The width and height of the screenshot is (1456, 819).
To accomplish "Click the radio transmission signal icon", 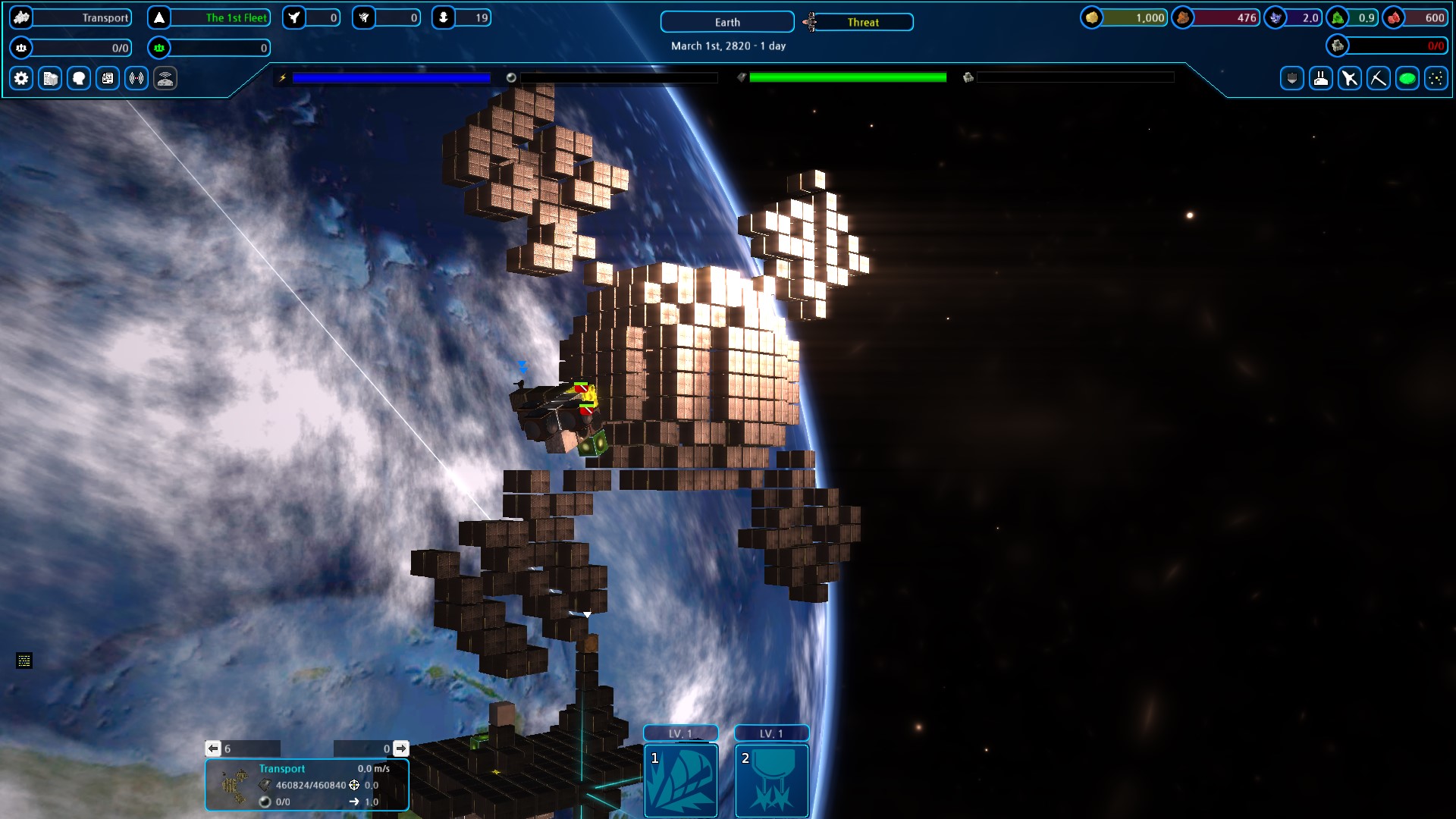I will coord(136,78).
